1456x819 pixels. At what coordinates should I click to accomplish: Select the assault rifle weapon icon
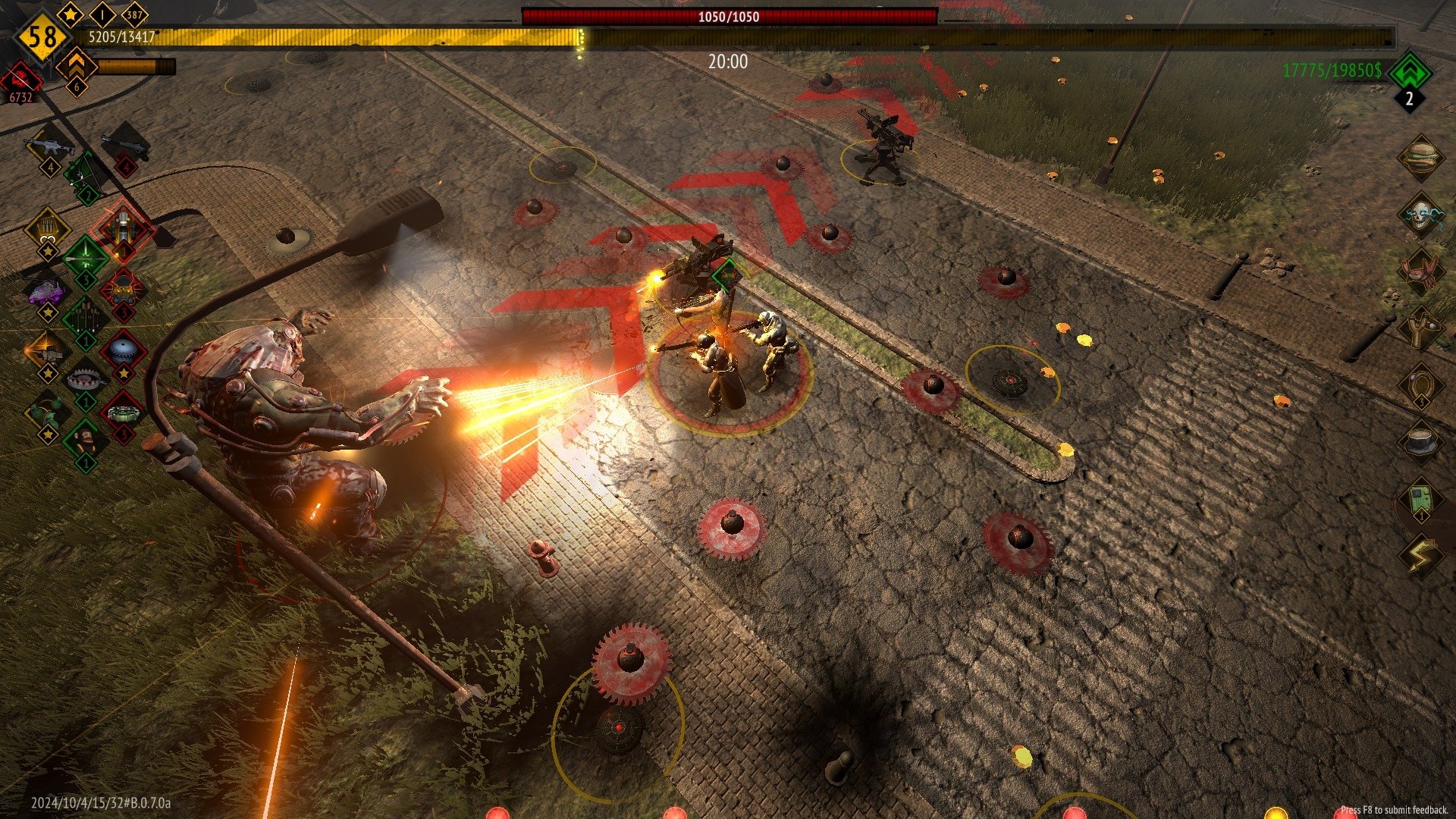pos(49,146)
